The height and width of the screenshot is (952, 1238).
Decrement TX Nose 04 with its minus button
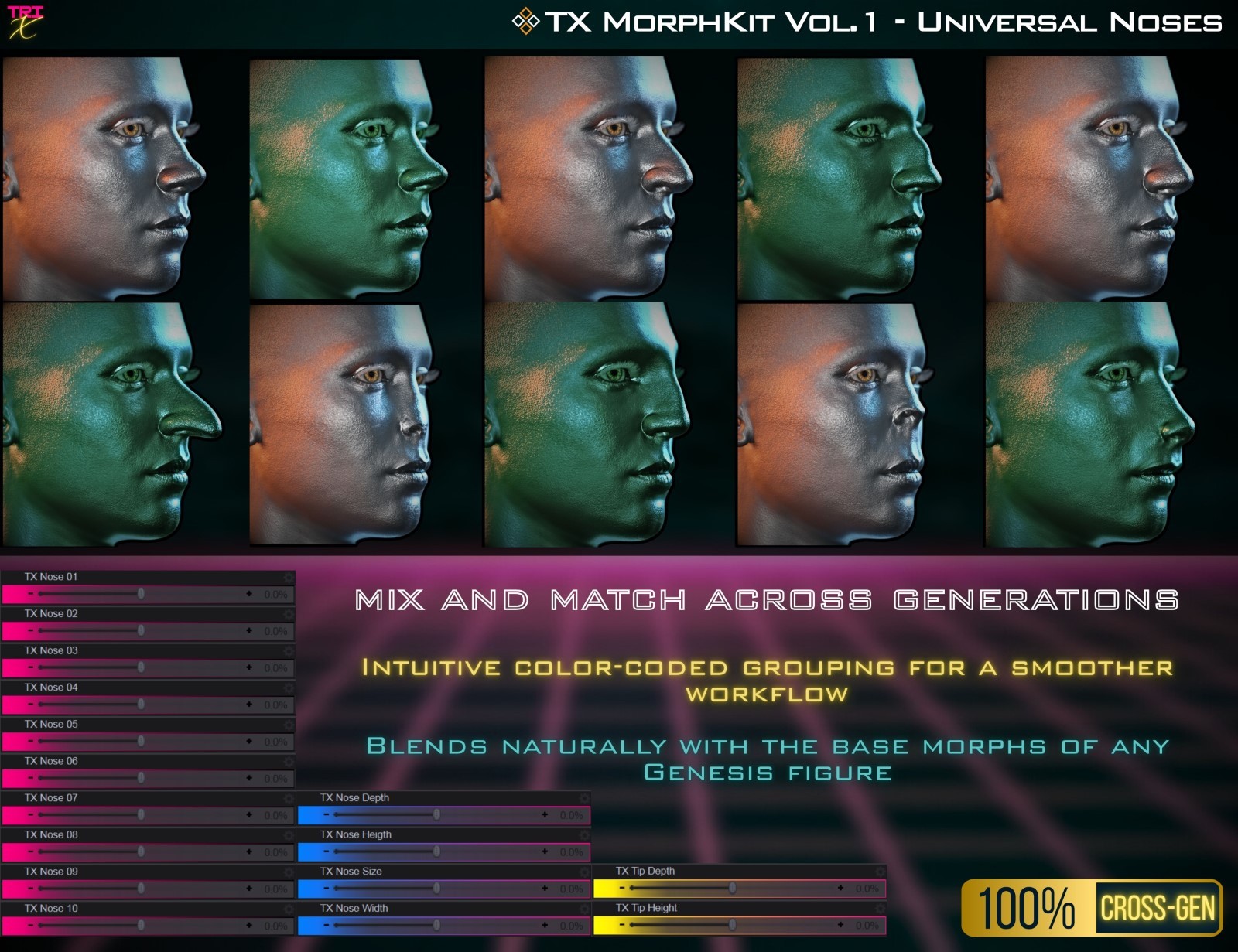(x=32, y=705)
